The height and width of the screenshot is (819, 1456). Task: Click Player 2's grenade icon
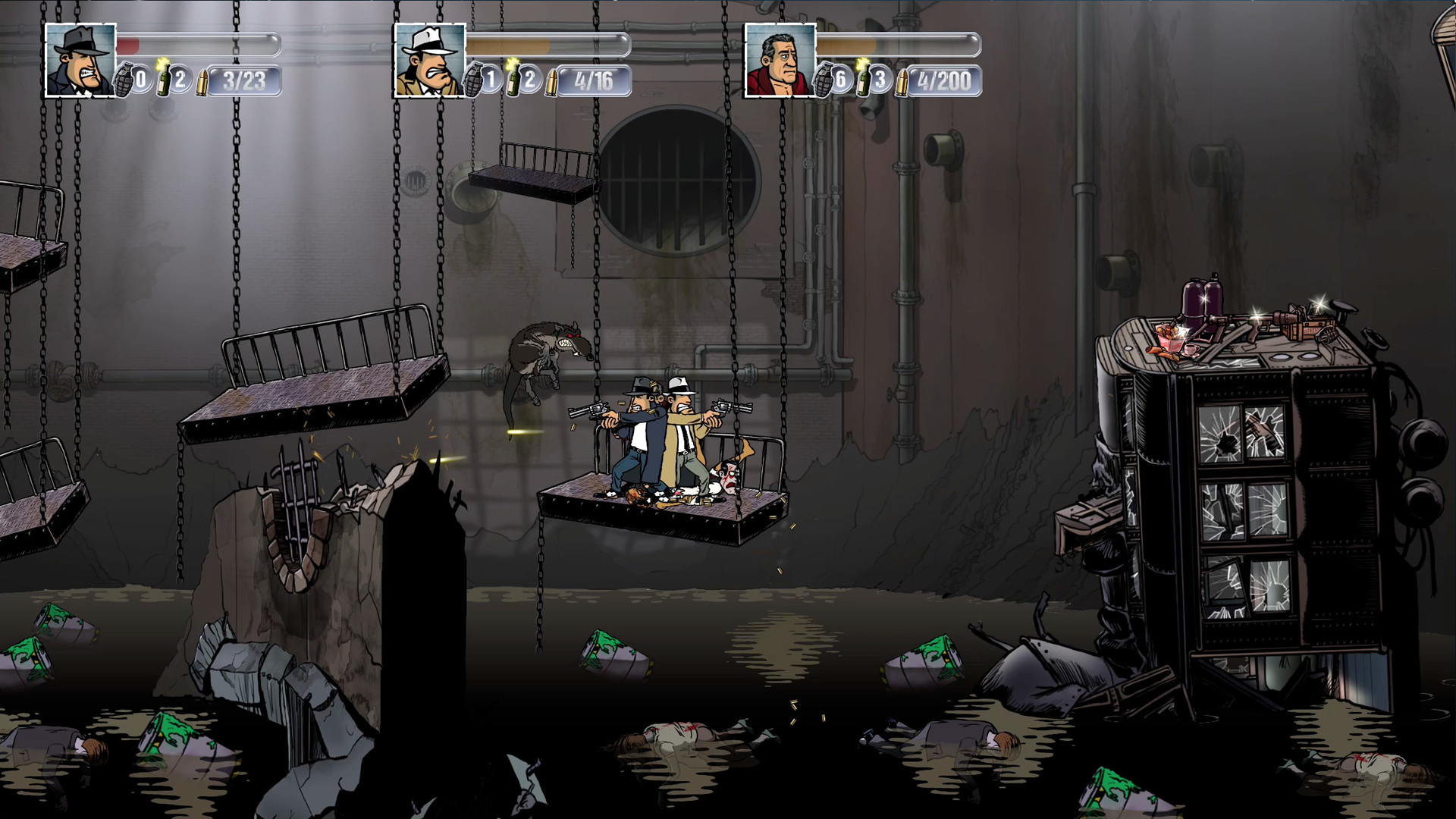[x=472, y=80]
